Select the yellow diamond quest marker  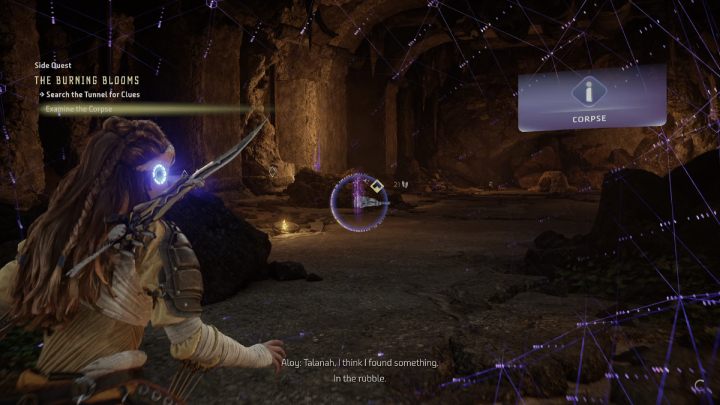[375, 186]
